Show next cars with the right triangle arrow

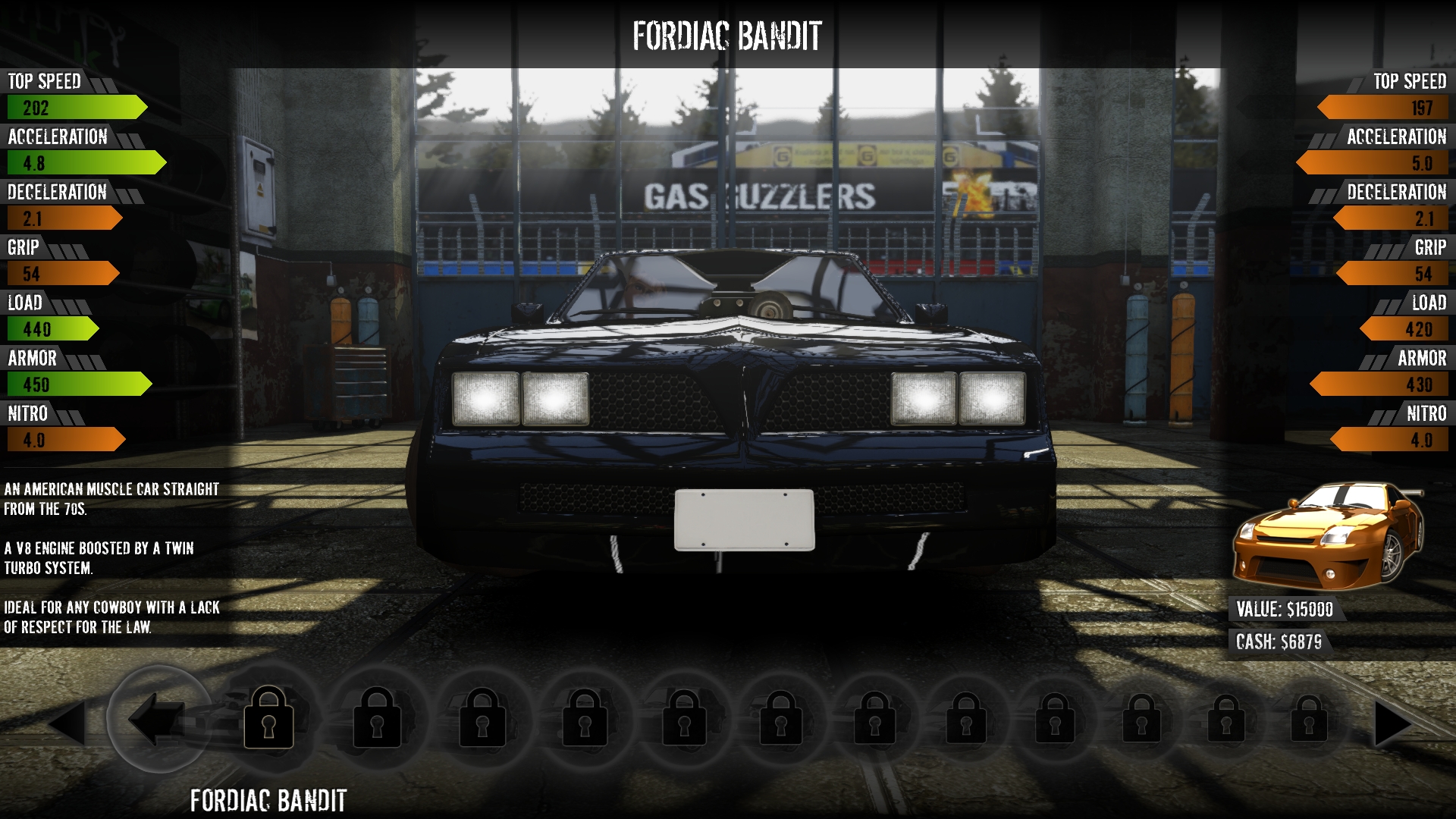tap(1392, 723)
